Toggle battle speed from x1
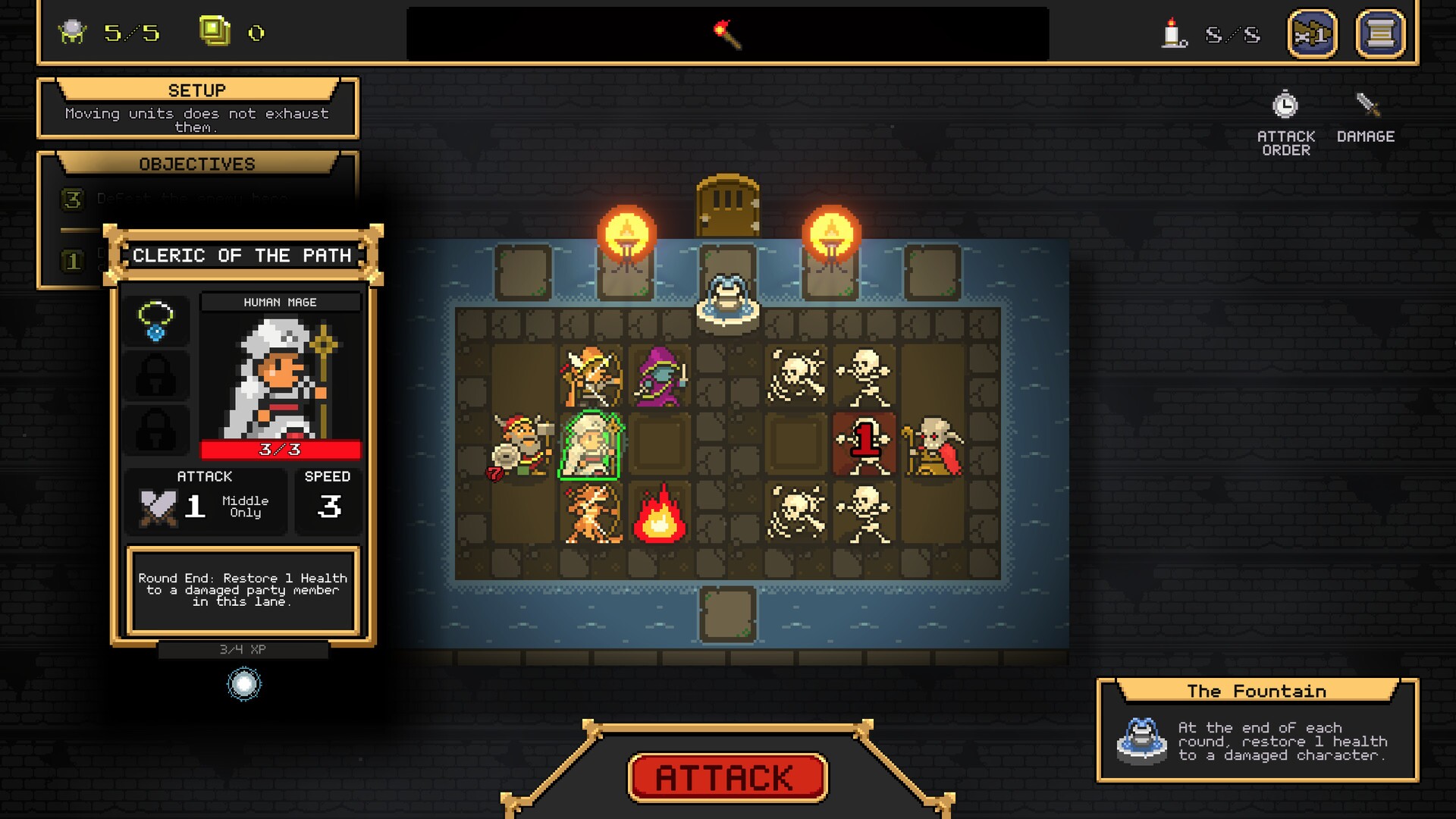The width and height of the screenshot is (1456, 819). (1311, 33)
